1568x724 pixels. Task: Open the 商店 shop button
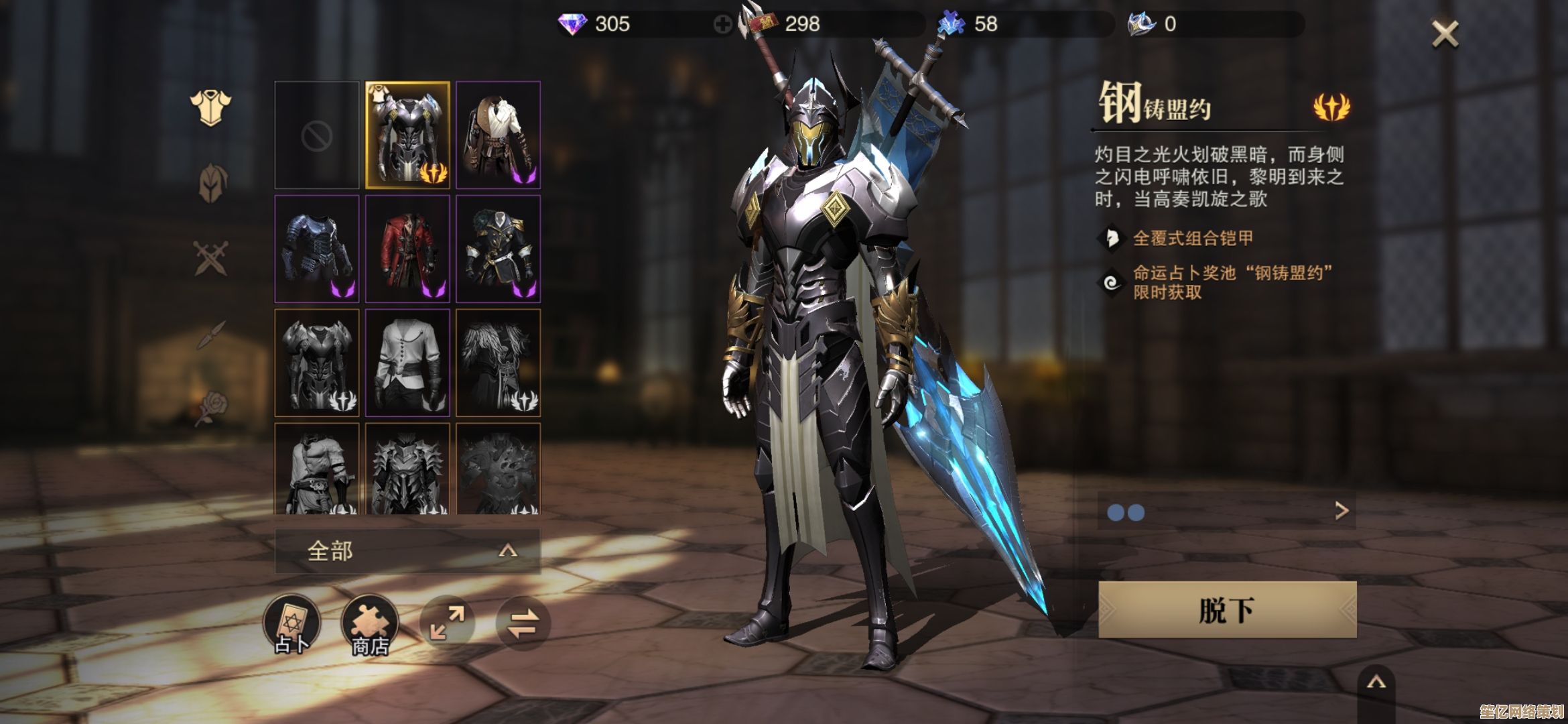click(x=370, y=623)
